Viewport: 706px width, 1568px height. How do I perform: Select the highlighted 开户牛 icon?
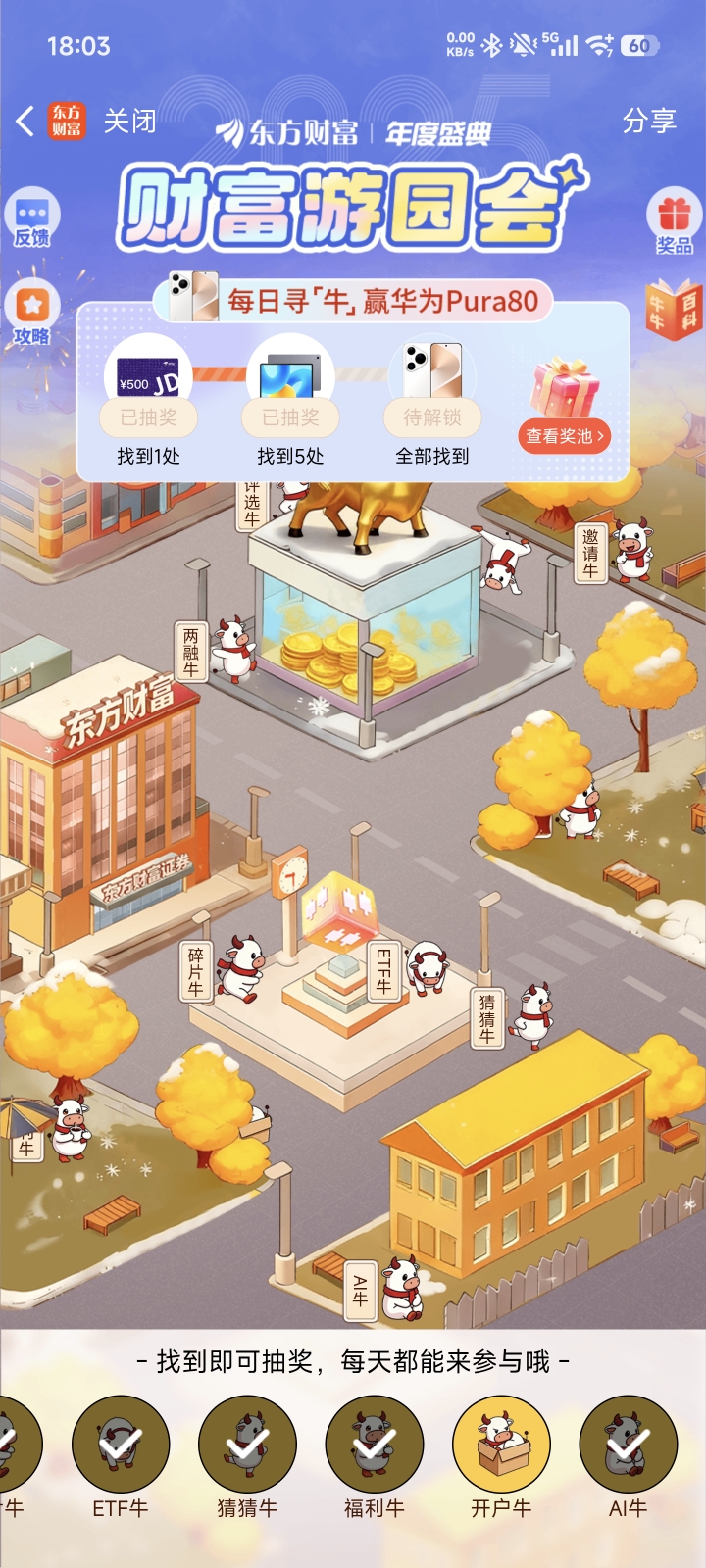point(501,1445)
